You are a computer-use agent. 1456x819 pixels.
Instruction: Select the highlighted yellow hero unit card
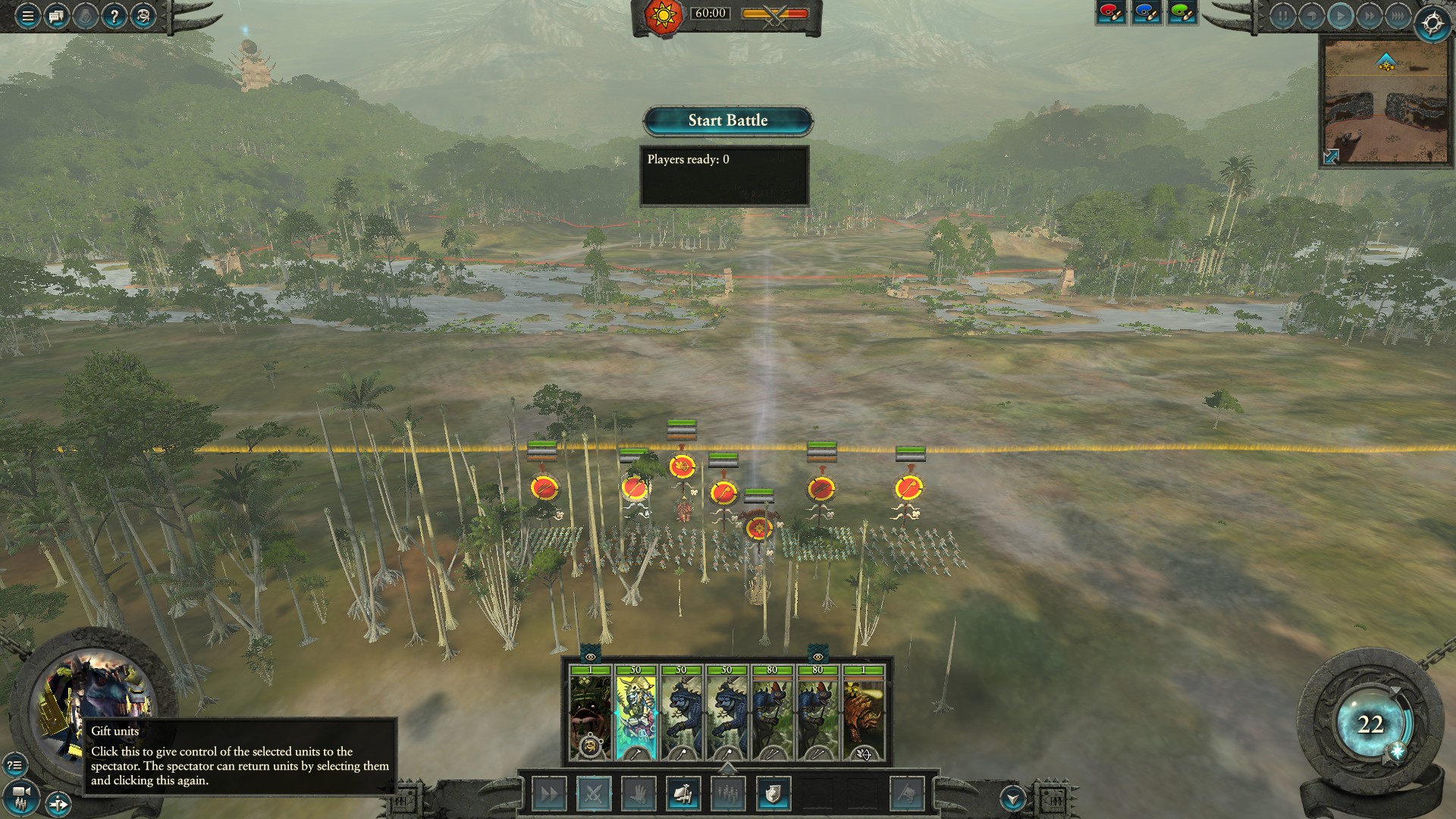click(x=635, y=713)
